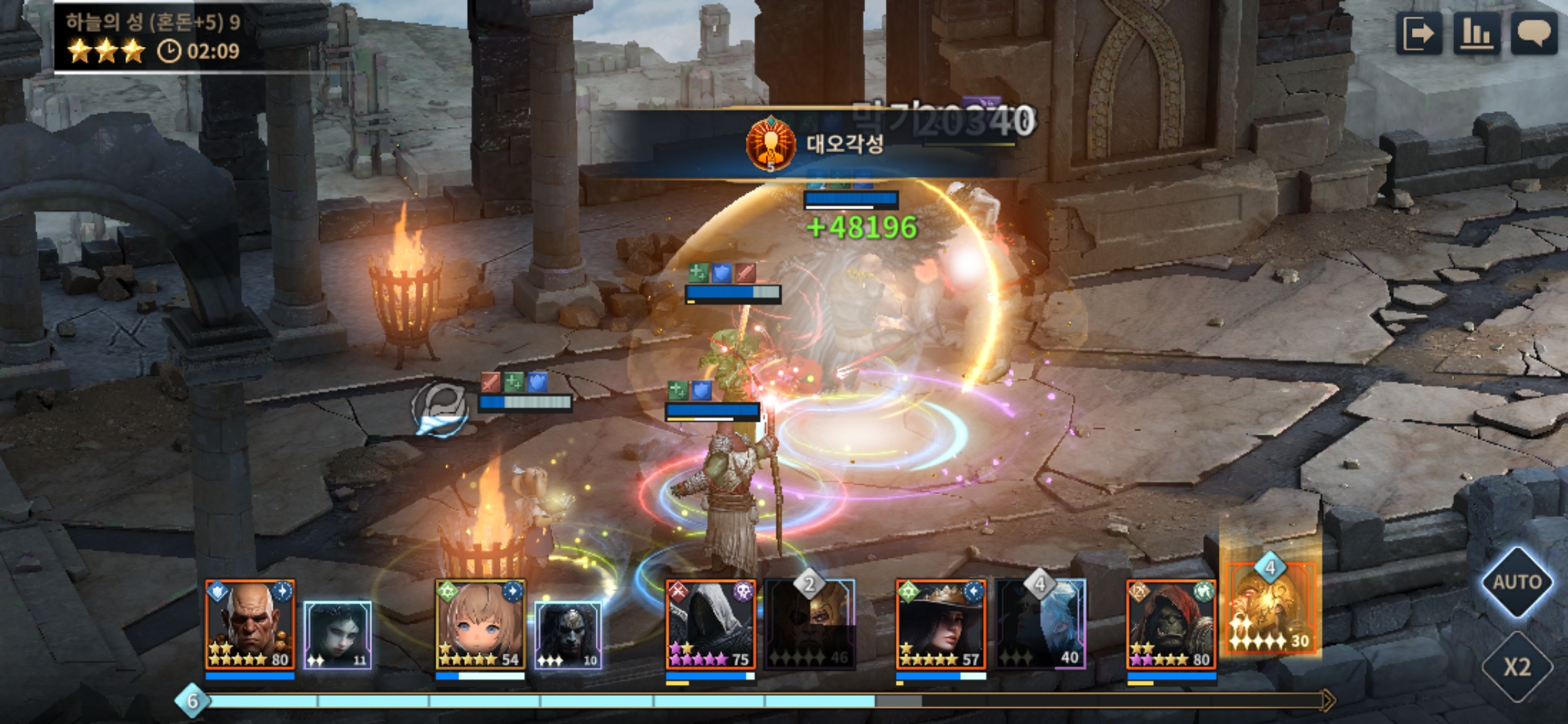The height and width of the screenshot is (724, 1568).
Task: Exit the battle via the door icon
Action: click(x=1419, y=33)
